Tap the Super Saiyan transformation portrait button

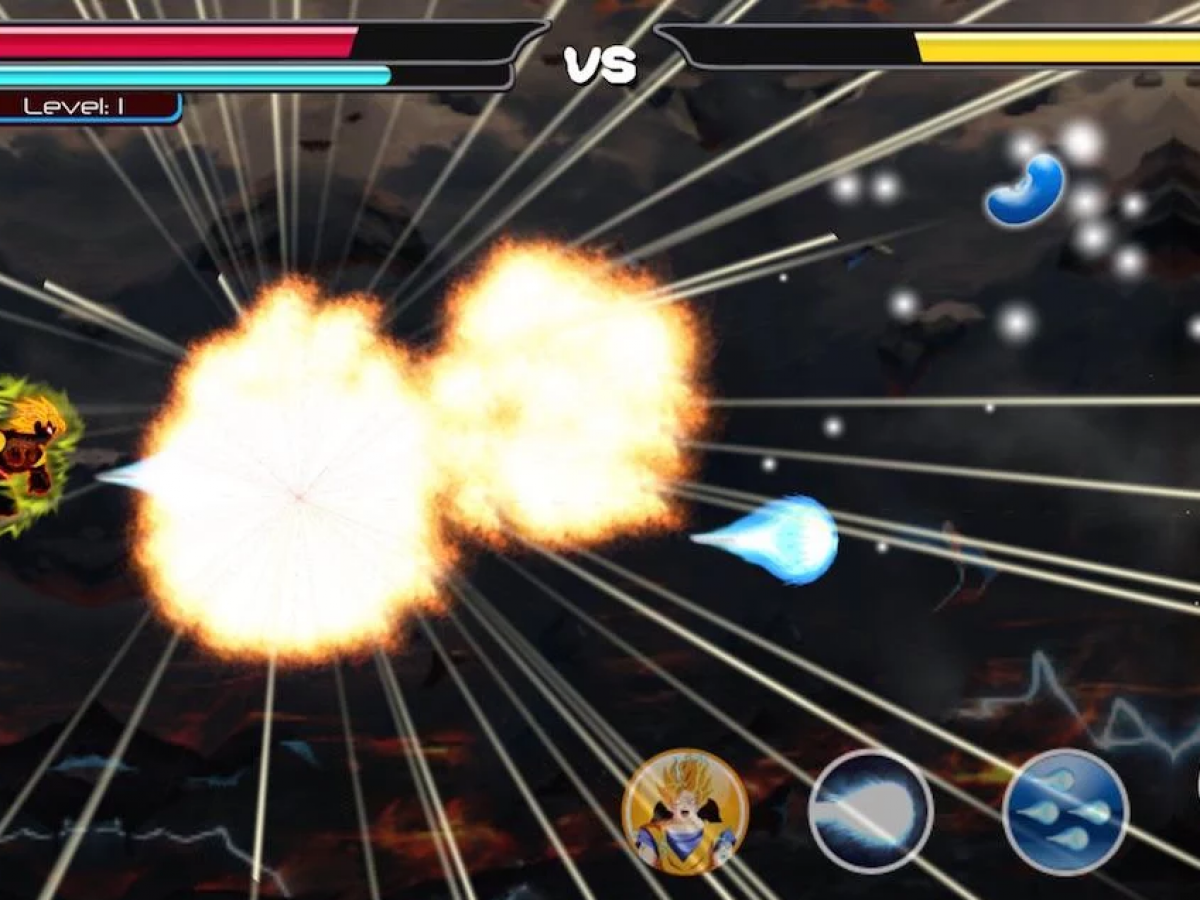coord(685,812)
